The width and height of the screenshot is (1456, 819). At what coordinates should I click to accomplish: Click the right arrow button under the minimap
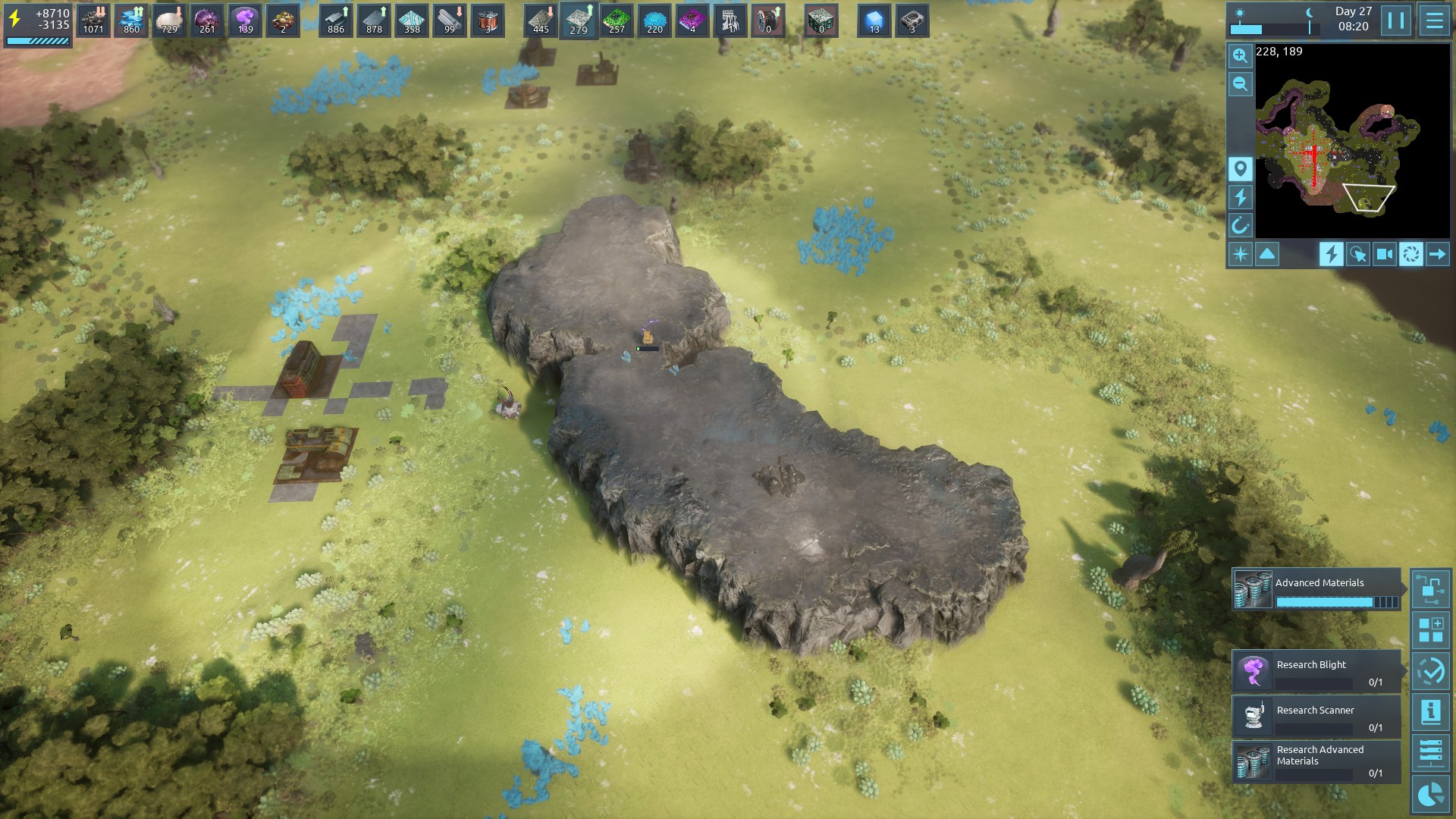1437,254
